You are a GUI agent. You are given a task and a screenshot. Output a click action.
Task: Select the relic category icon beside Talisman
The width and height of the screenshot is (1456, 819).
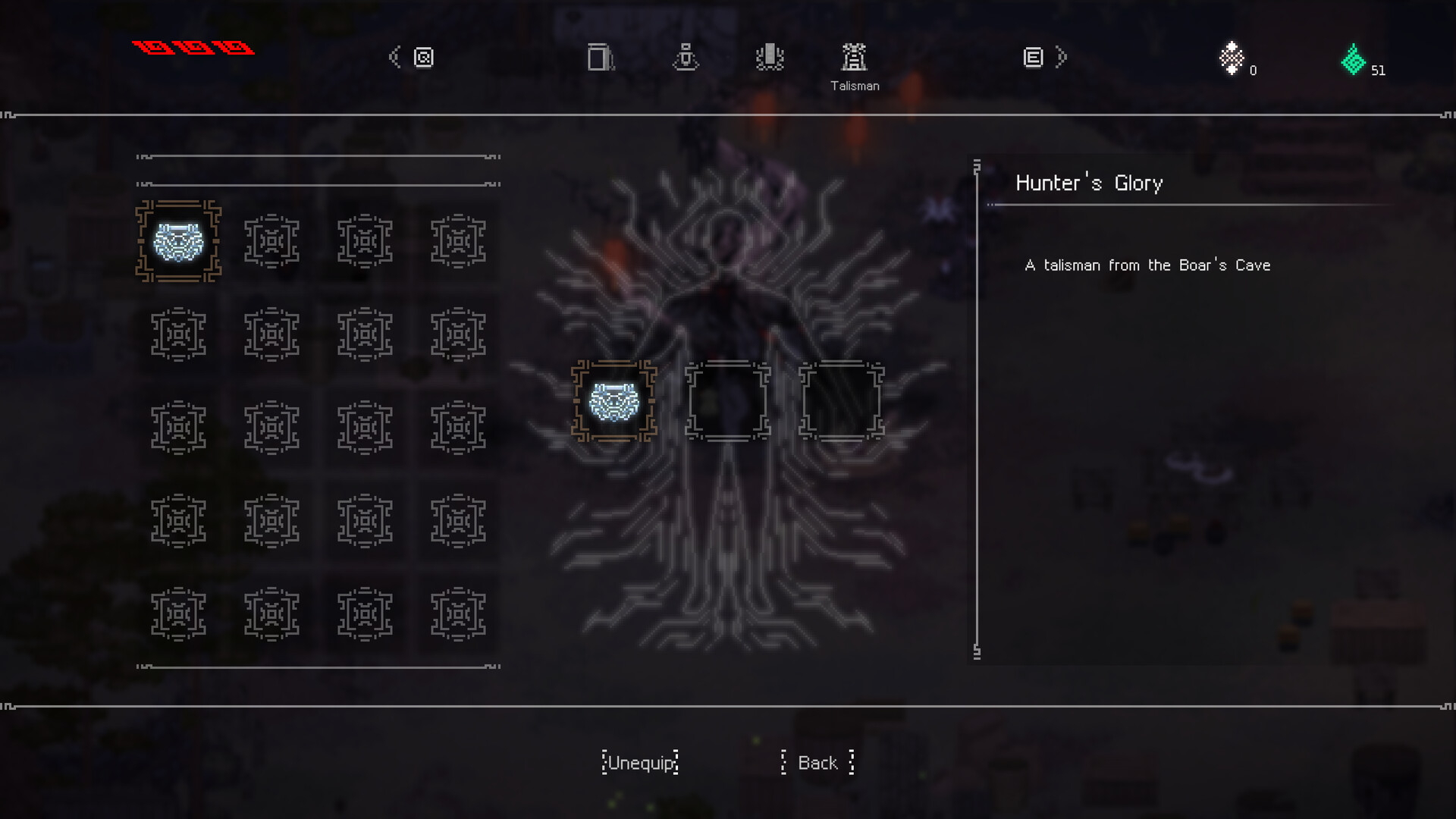770,57
